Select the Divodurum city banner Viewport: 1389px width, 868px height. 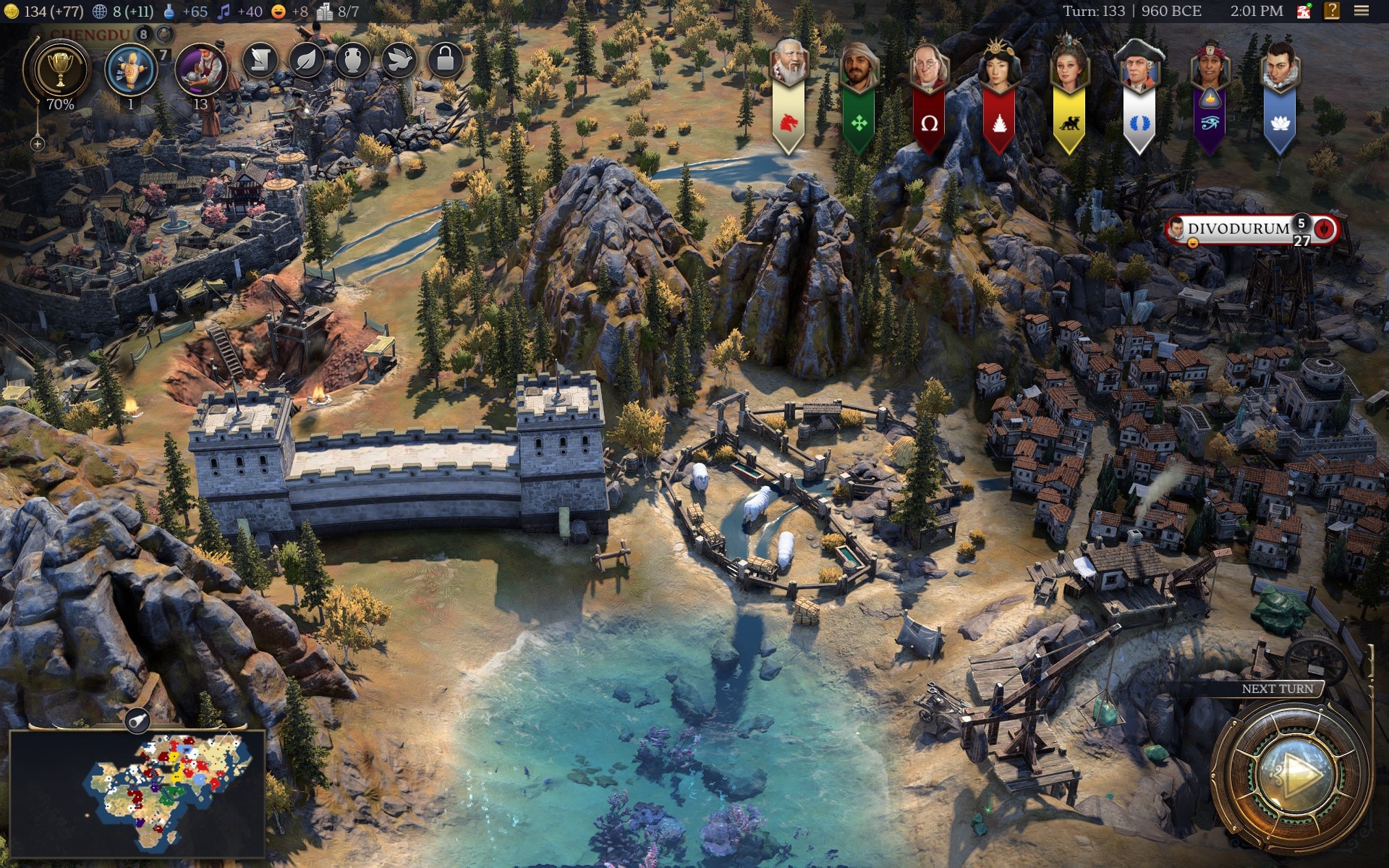point(1239,229)
